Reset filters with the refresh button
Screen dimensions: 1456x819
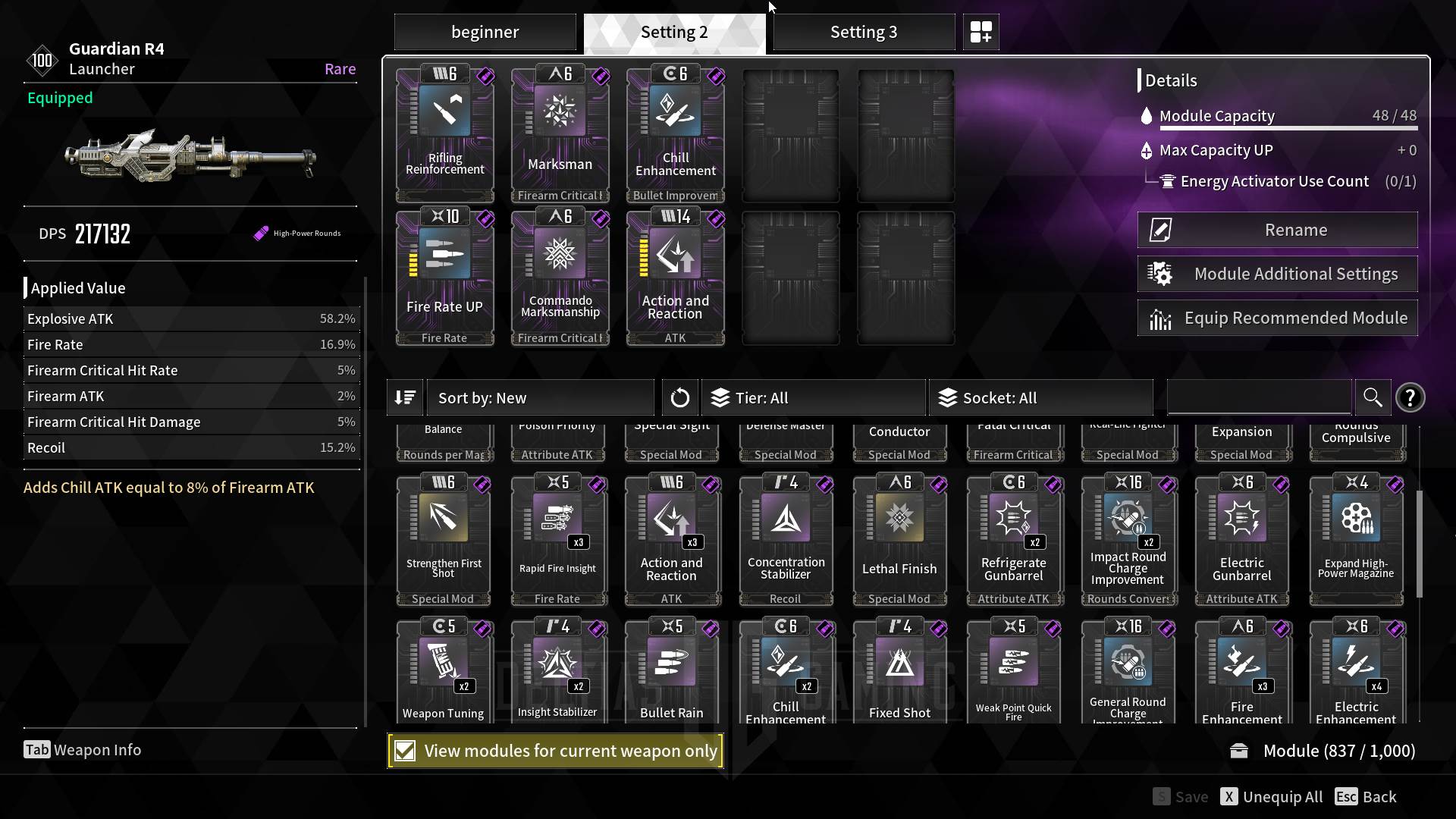679,398
